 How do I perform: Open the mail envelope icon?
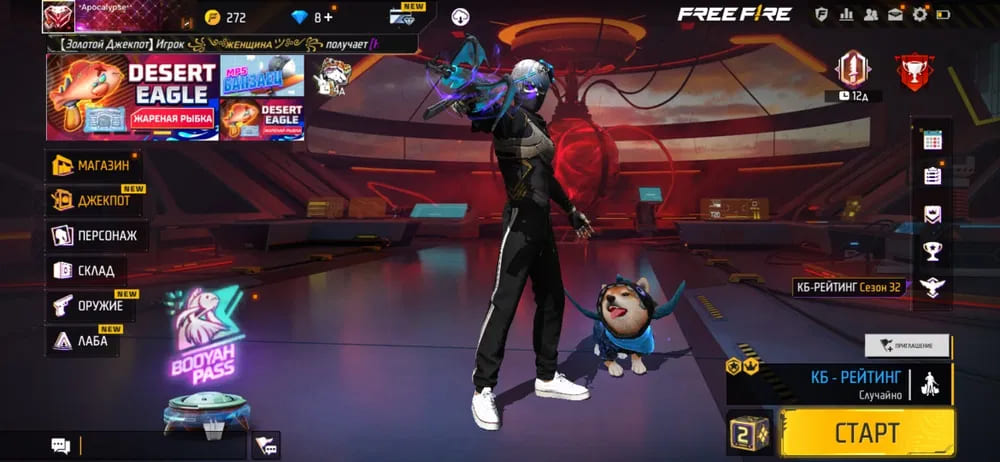pyautogui.click(x=895, y=14)
